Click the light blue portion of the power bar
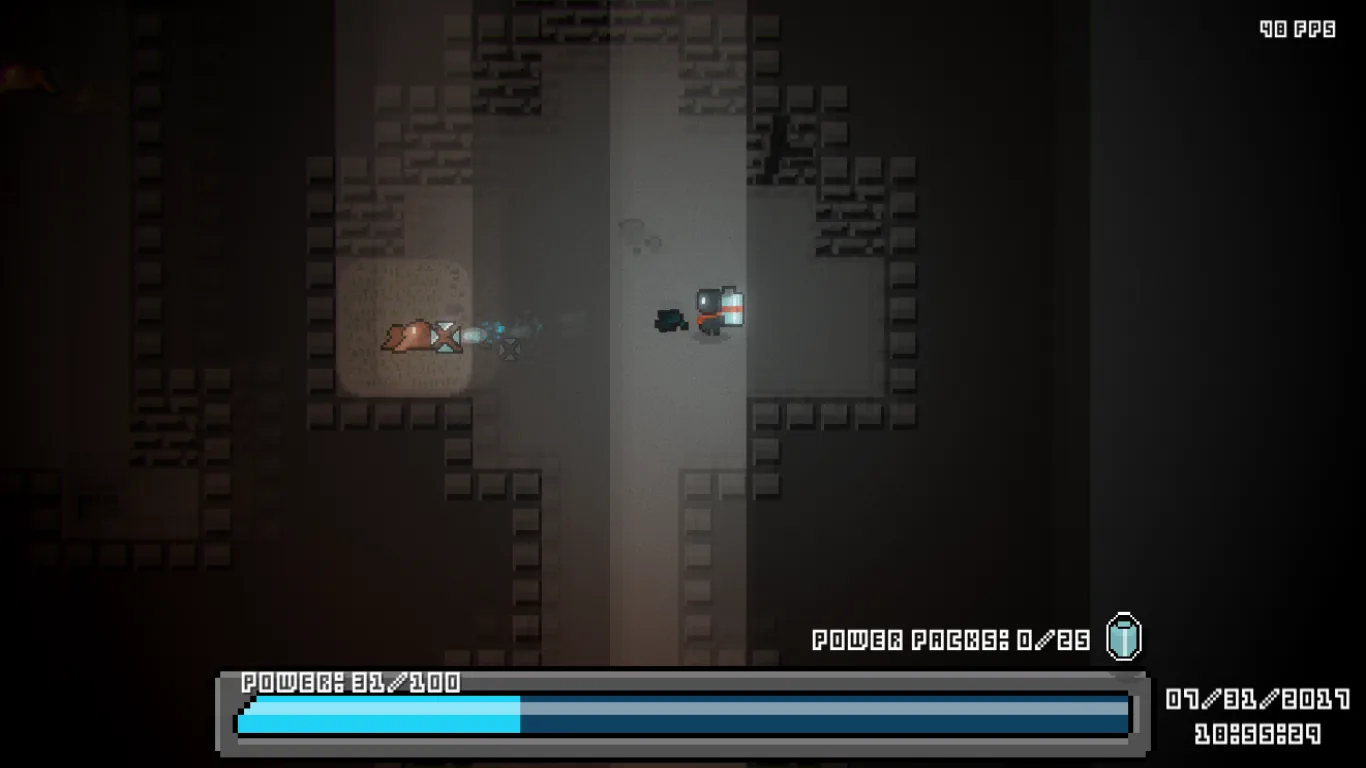The image size is (1366, 768). [380, 712]
